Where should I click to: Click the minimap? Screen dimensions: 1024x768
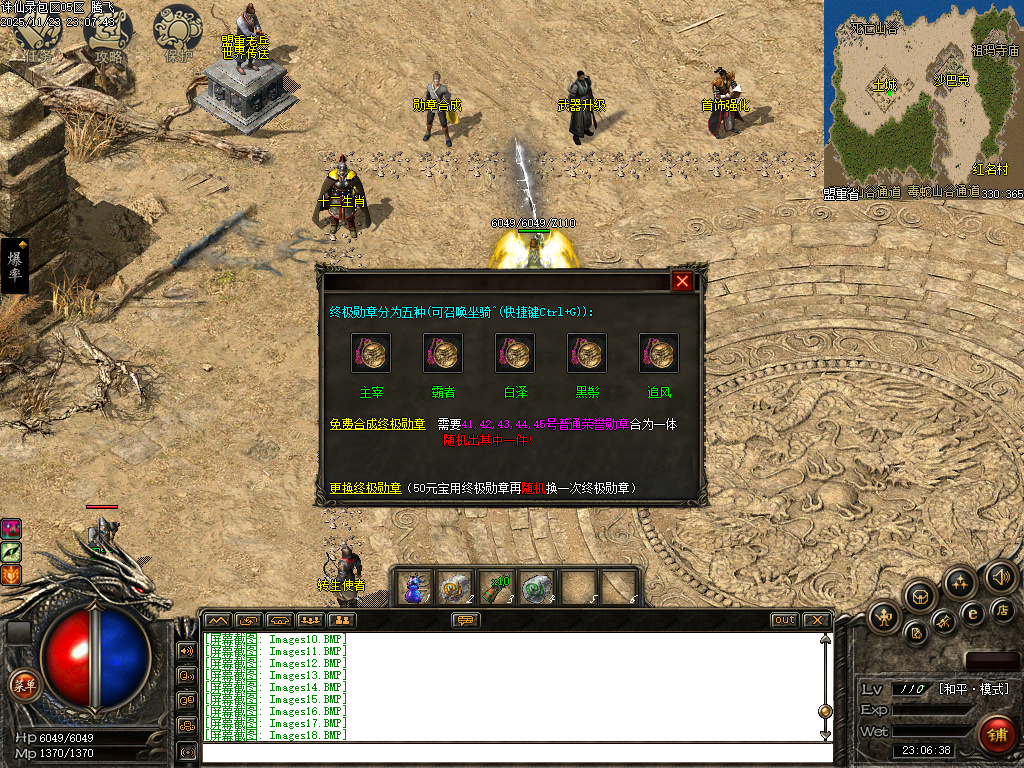click(x=921, y=93)
